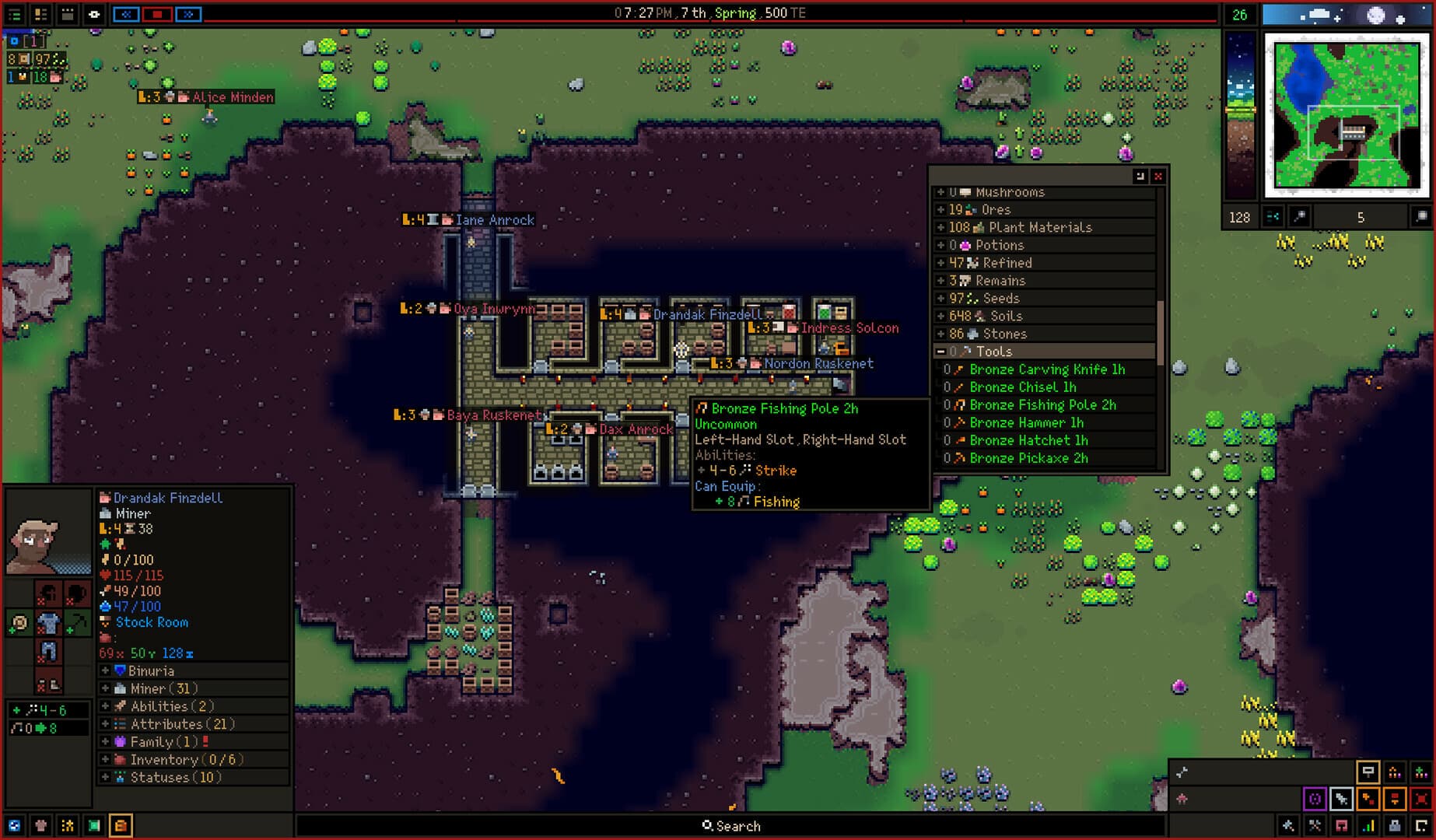
Task: Increase game speed with the right arrows button
Action: pyautogui.click(x=188, y=14)
